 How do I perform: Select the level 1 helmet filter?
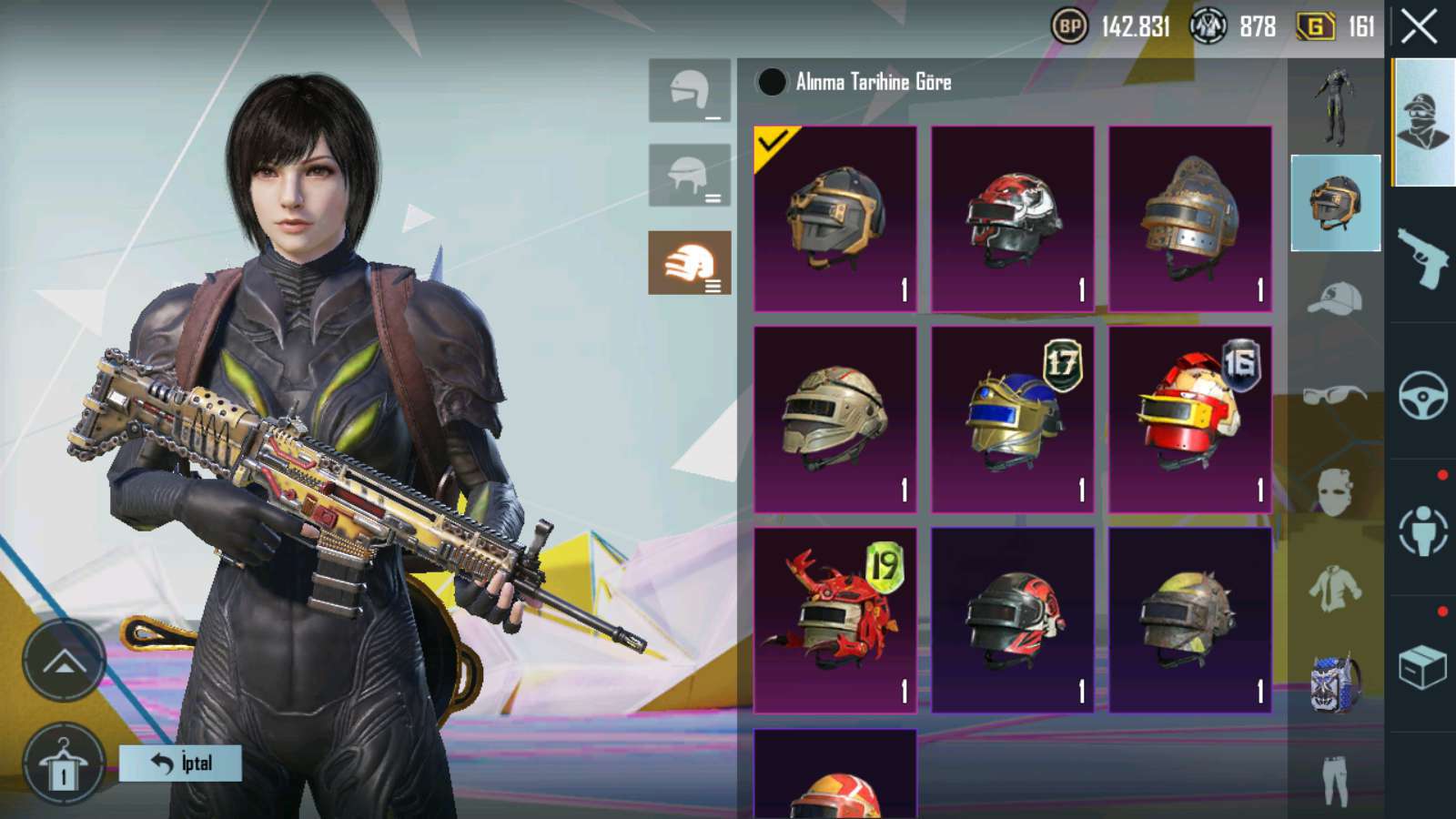click(690, 90)
